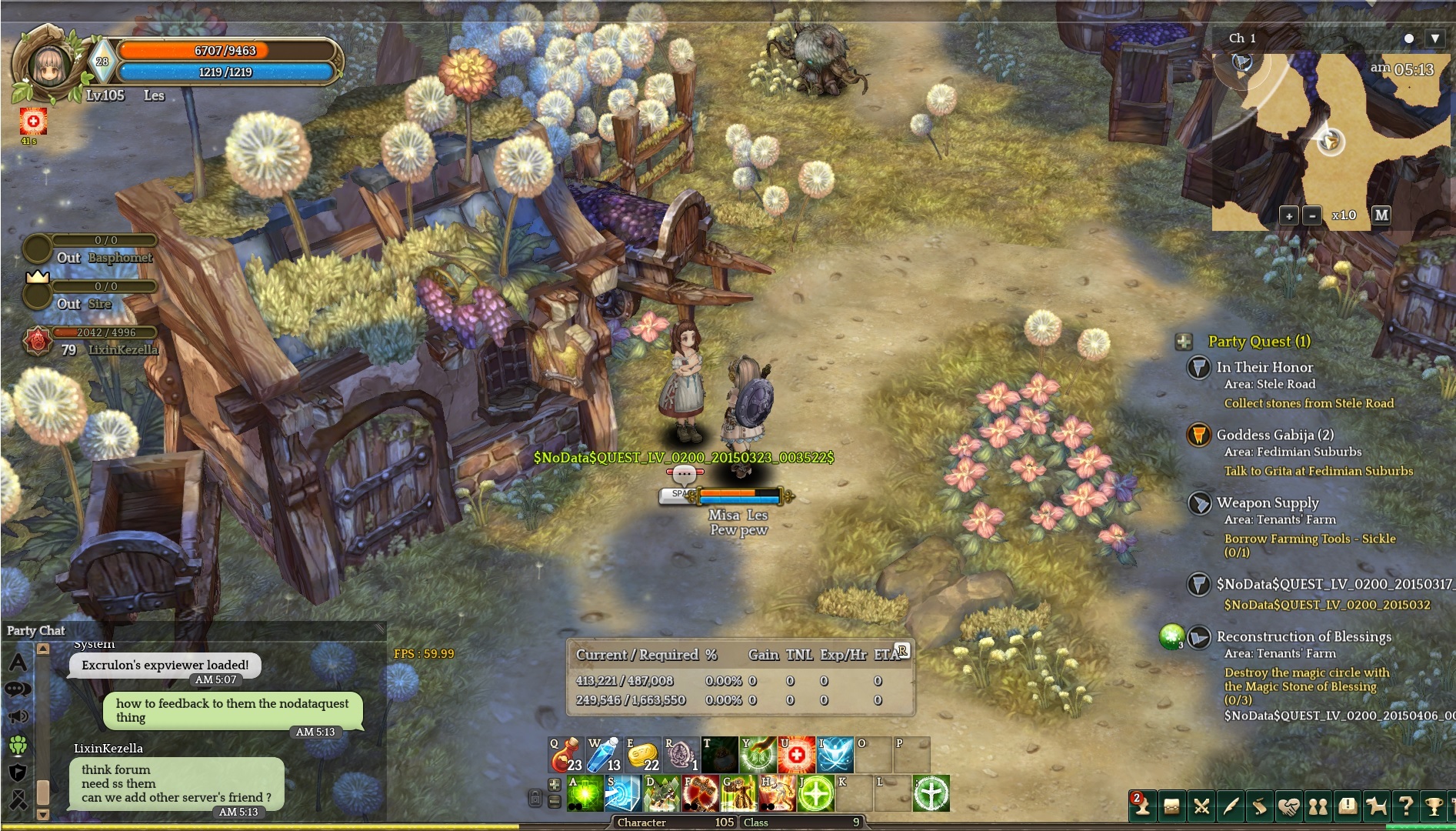Cast the blue arrow-barrier skill on S
This screenshot has height=831, width=1456.
point(623,793)
